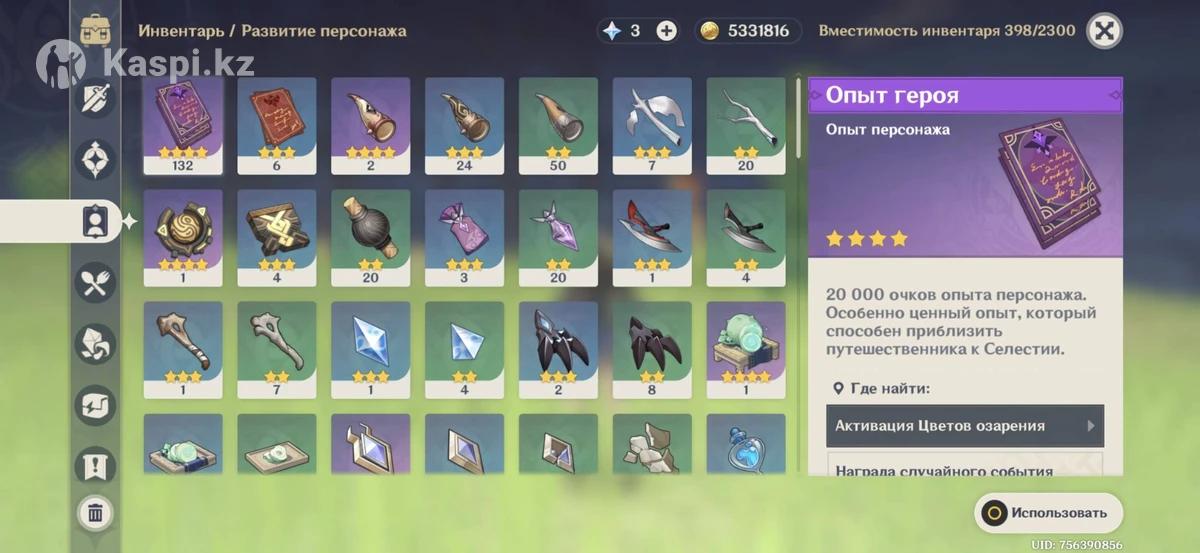Open the trash can delete mode
The image size is (1200, 553).
click(96, 514)
